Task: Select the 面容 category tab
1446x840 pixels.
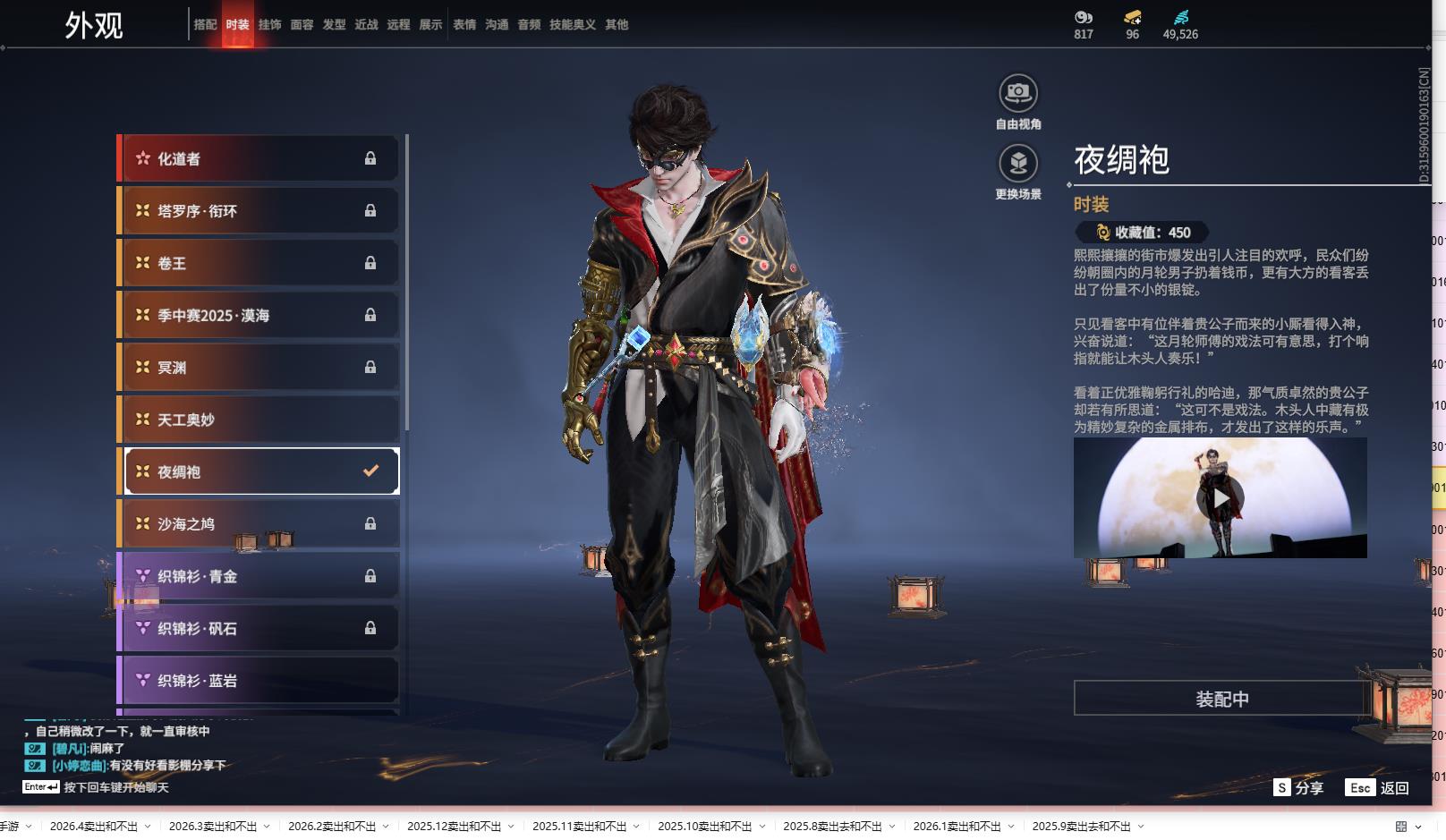Action: point(302,25)
